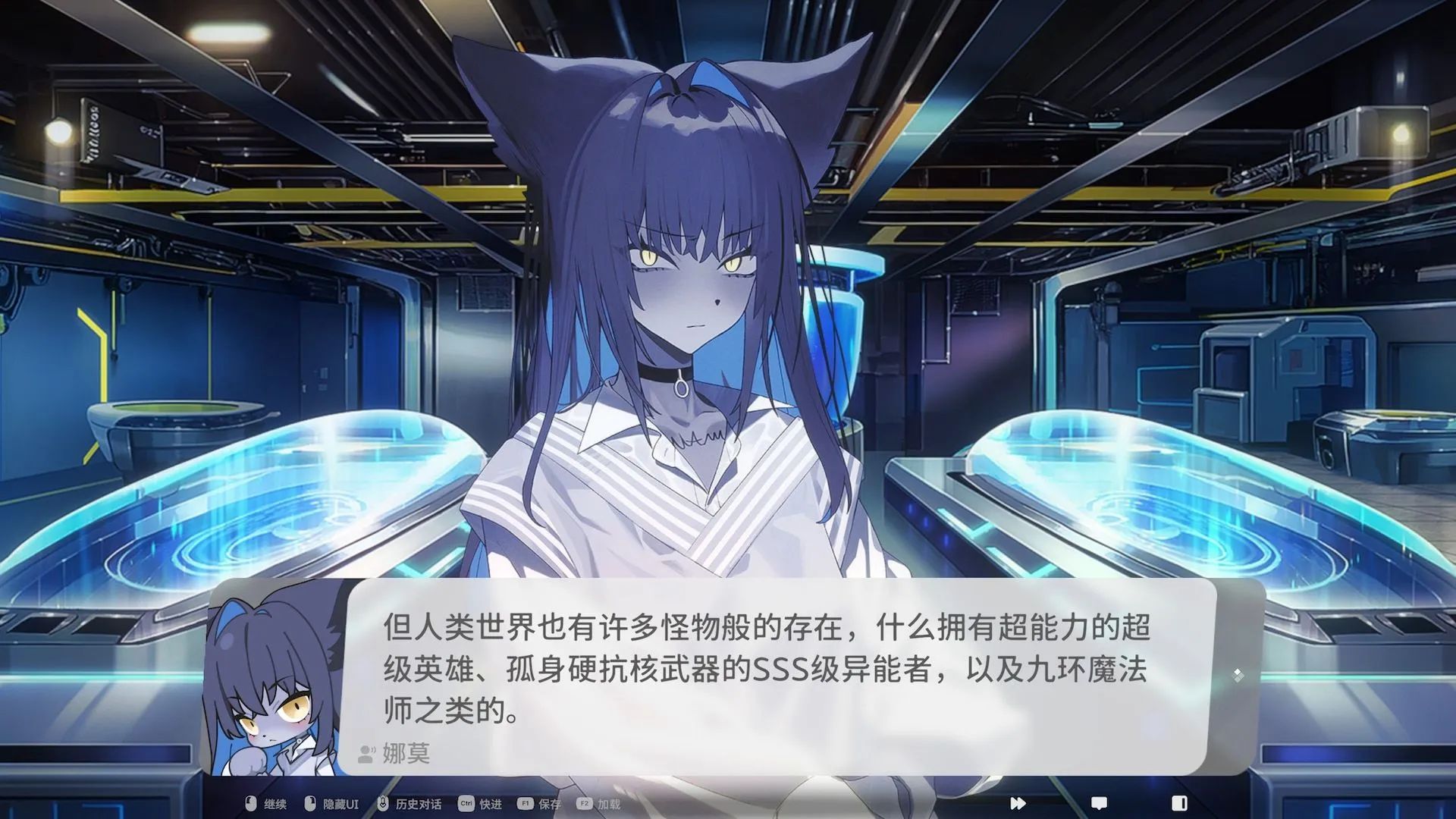Select 继续 to continue the story

(x=275, y=805)
